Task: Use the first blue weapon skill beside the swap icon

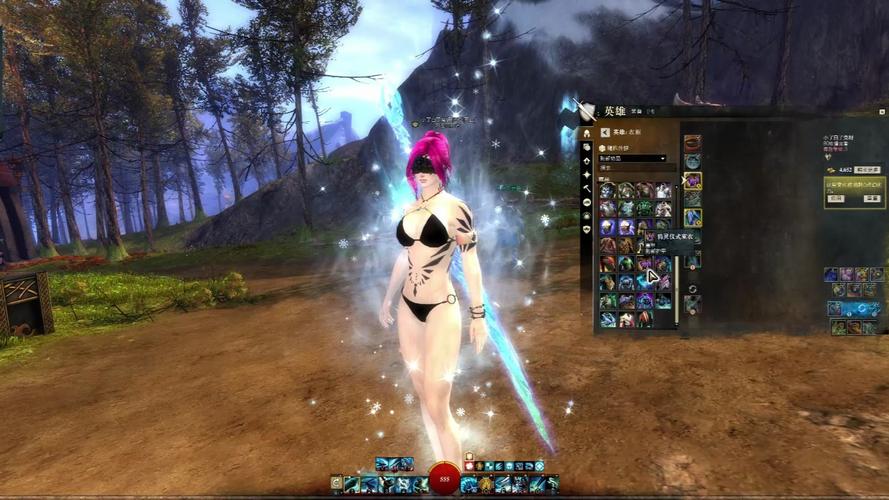Action: point(352,484)
